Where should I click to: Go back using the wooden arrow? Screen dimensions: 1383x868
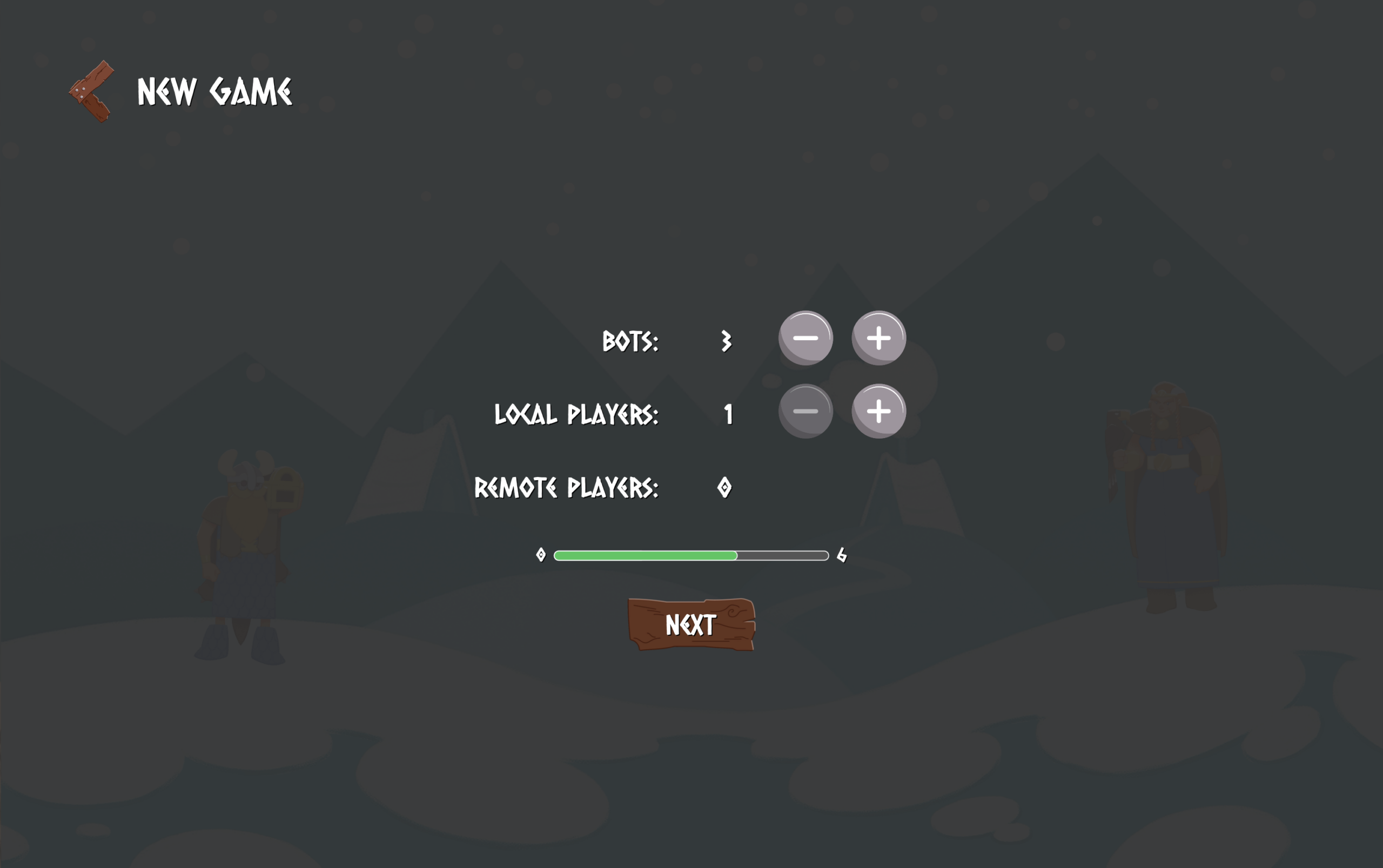click(x=91, y=92)
